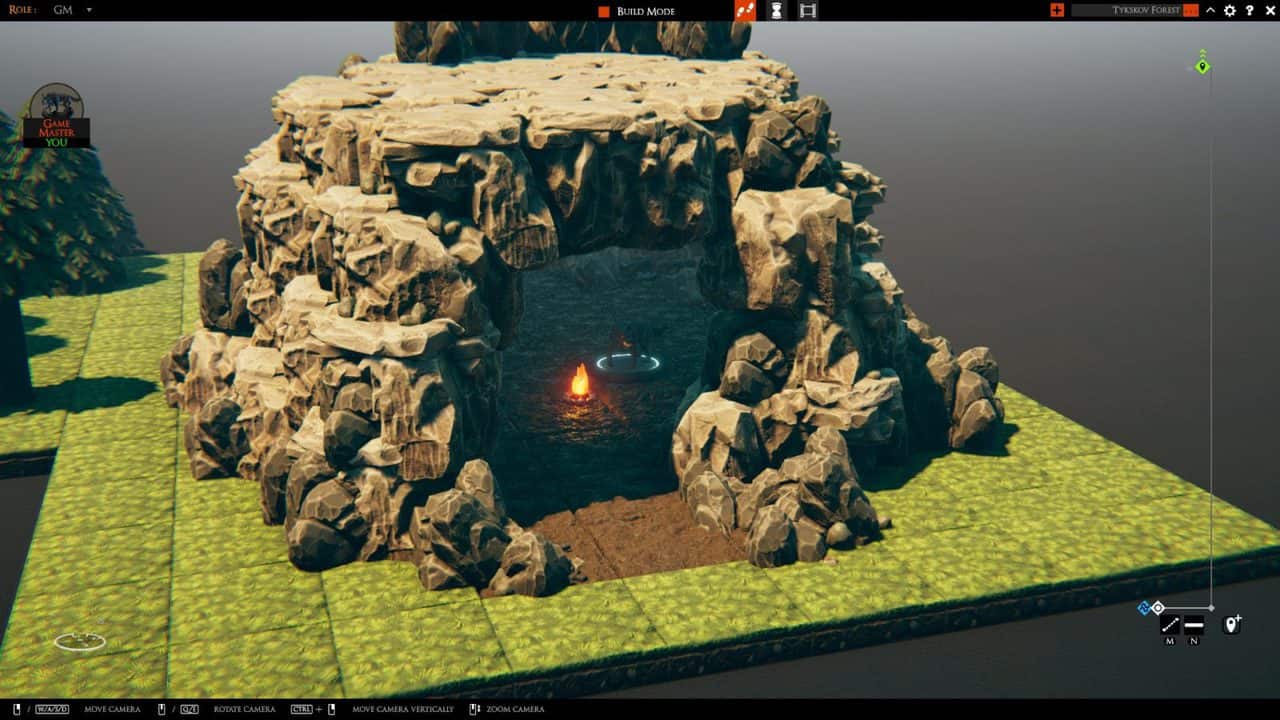Open the settings gear icon

click(1228, 11)
